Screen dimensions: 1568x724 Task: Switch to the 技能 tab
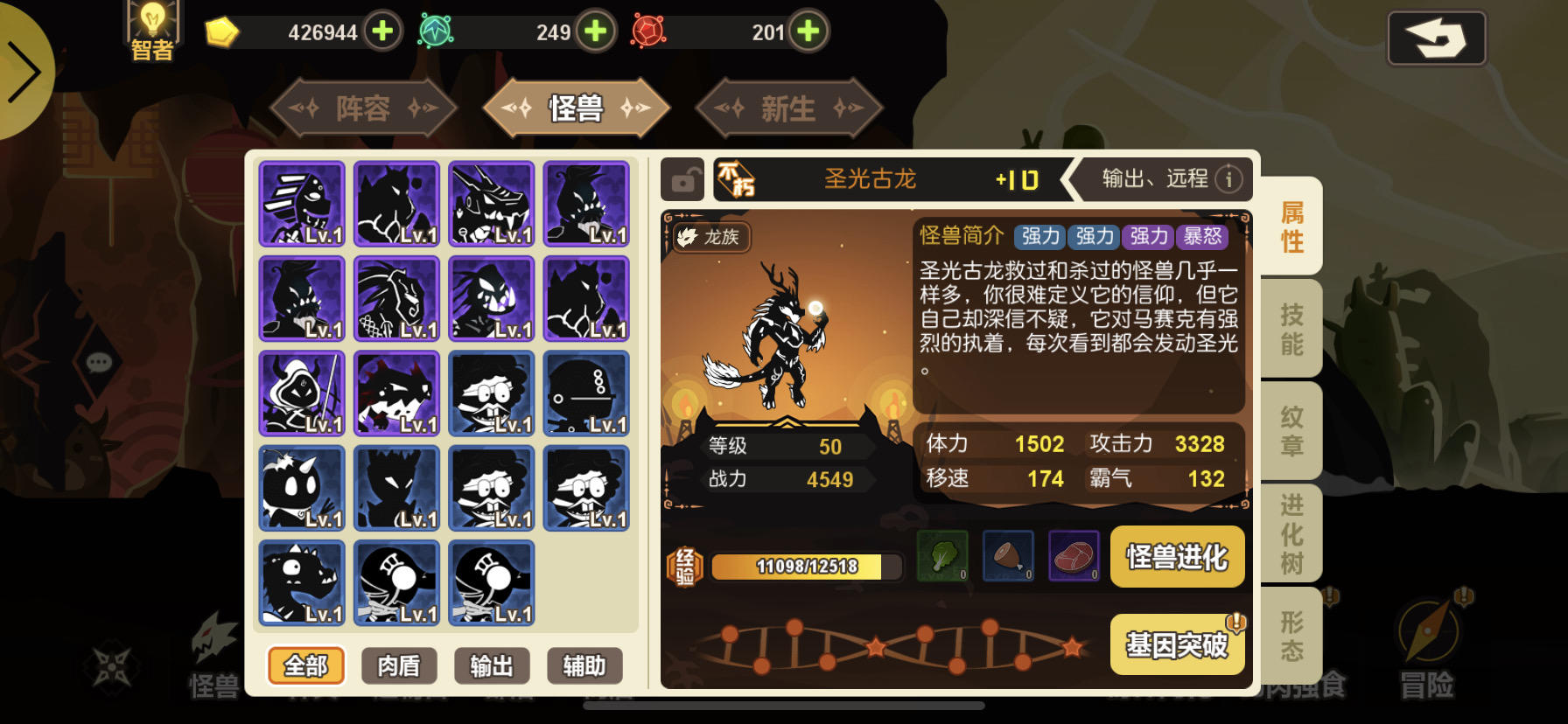pyautogui.click(x=1293, y=328)
